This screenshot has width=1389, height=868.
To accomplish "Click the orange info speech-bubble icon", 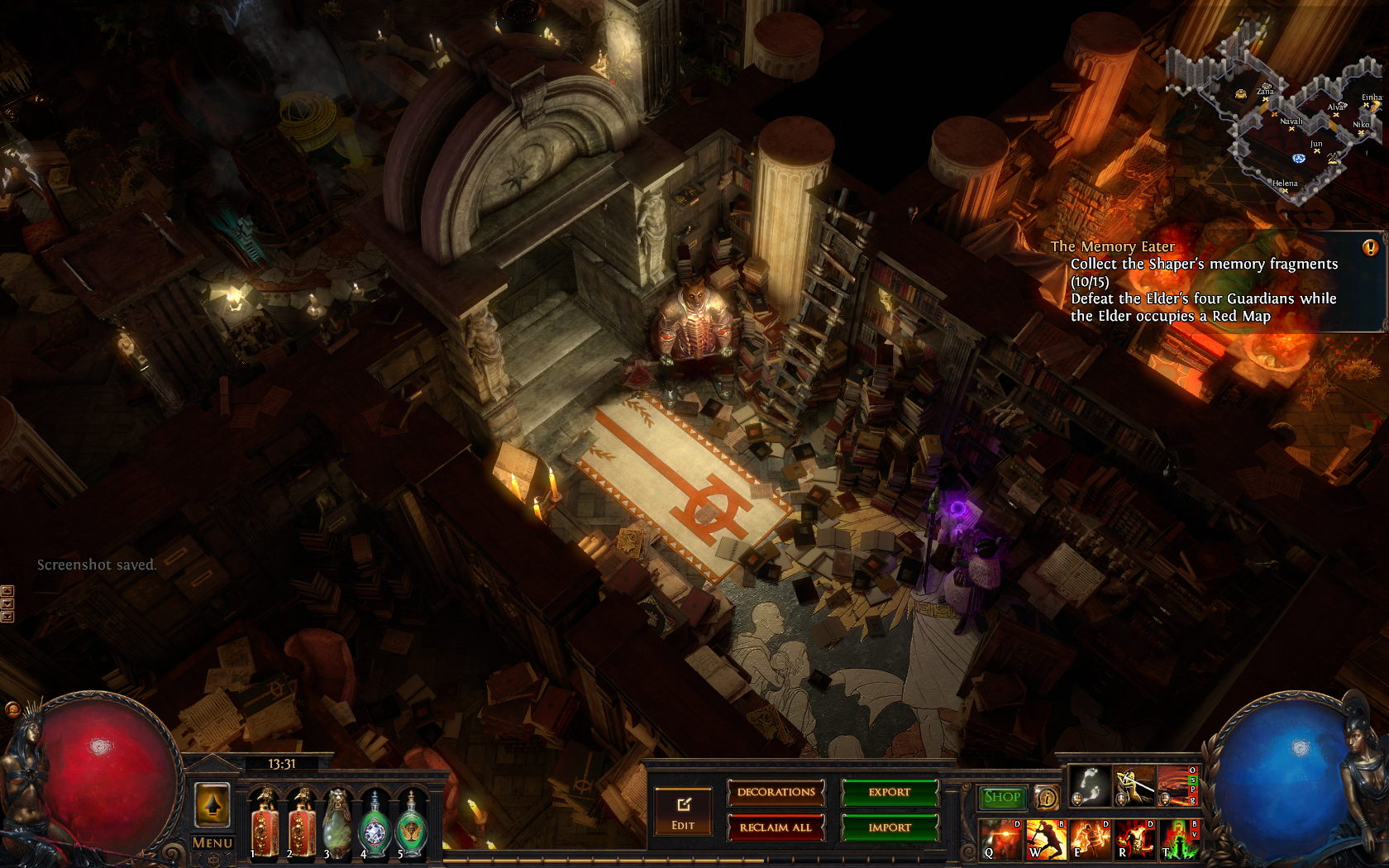I will point(1047,798).
